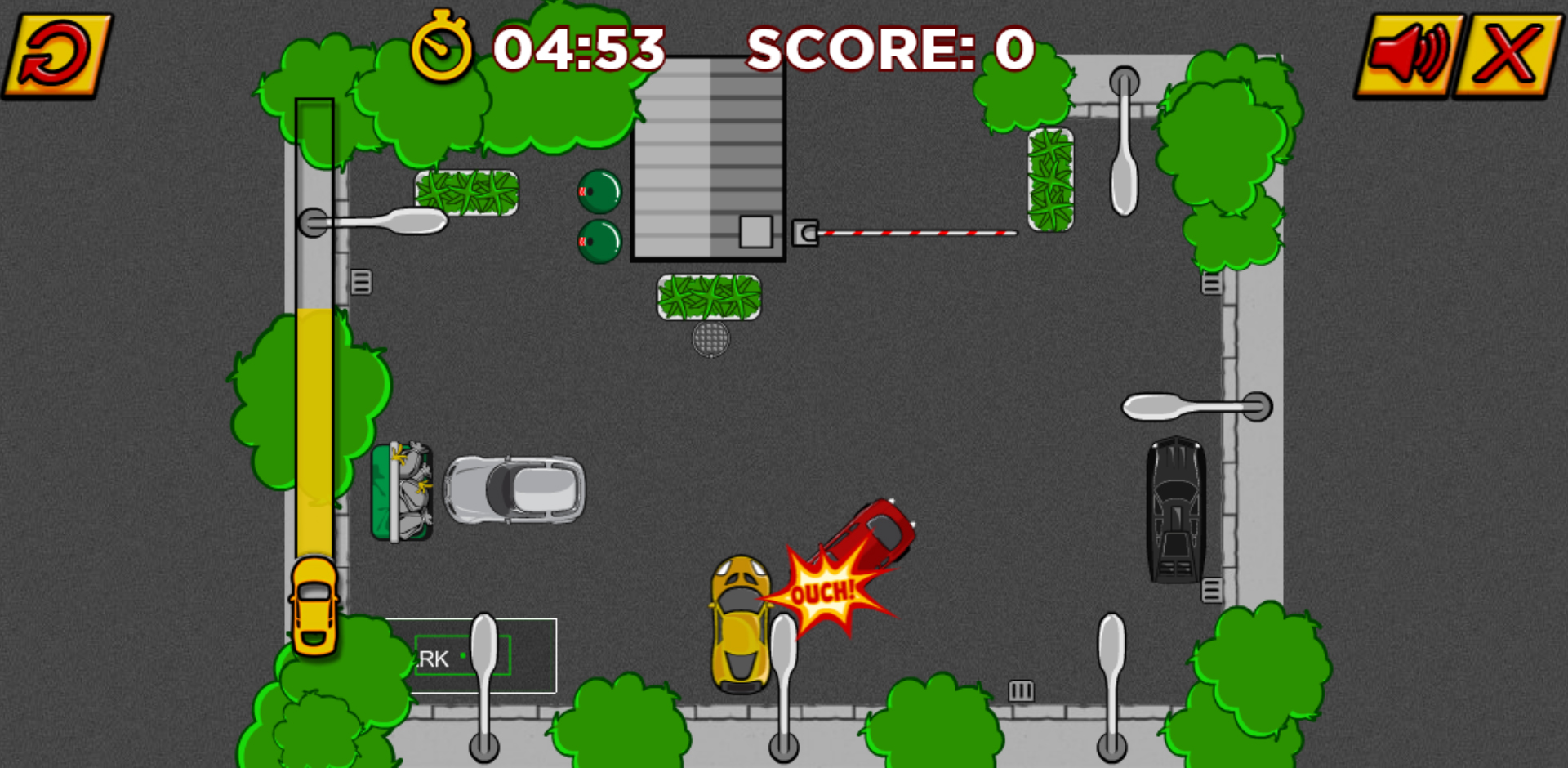Click the 04:53 timer text
The height and width of the screenshot is (768, 1568).
[580, 47]
